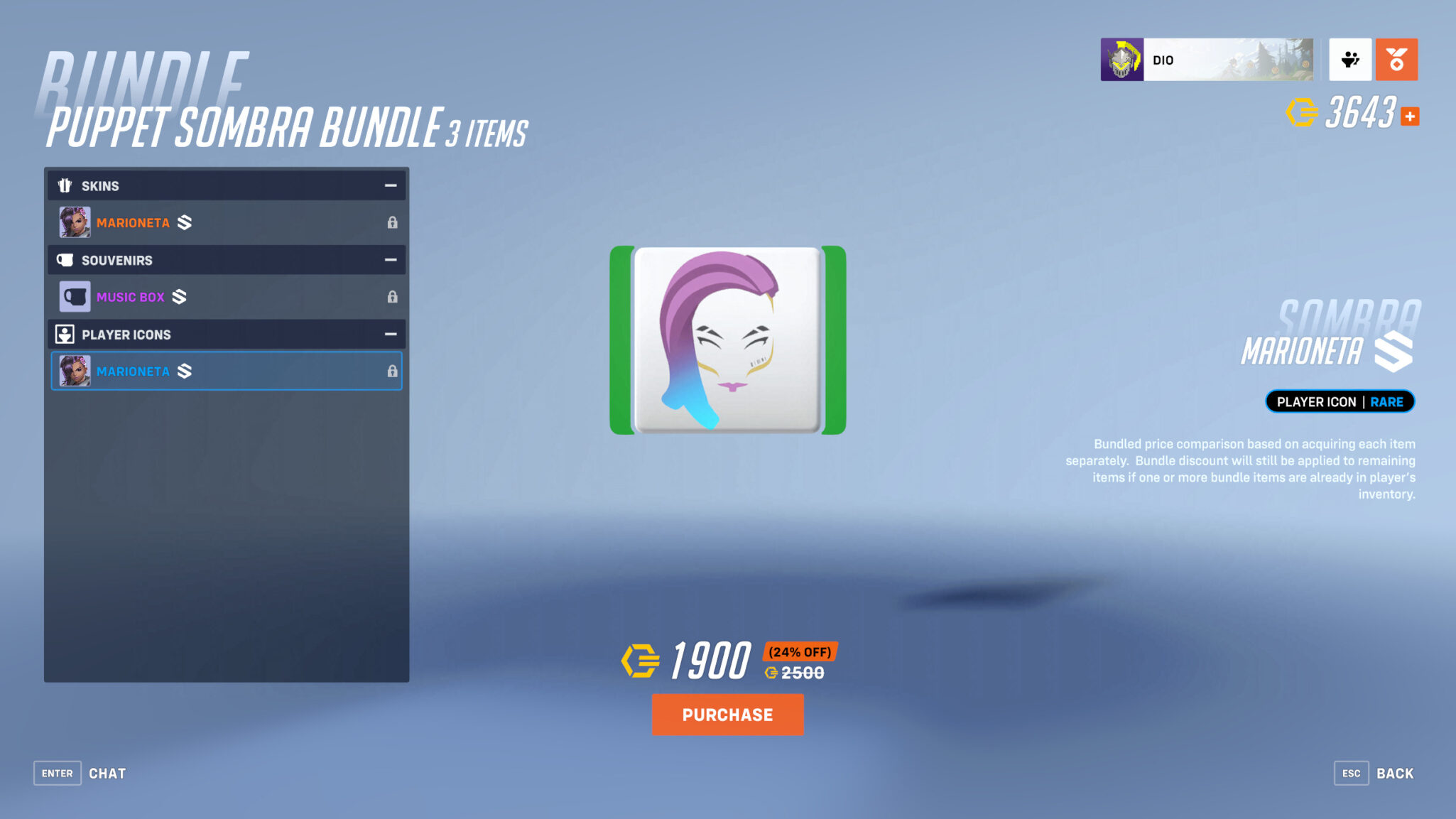Click the lock icon on the Marioneta skin

pos(393,222)
